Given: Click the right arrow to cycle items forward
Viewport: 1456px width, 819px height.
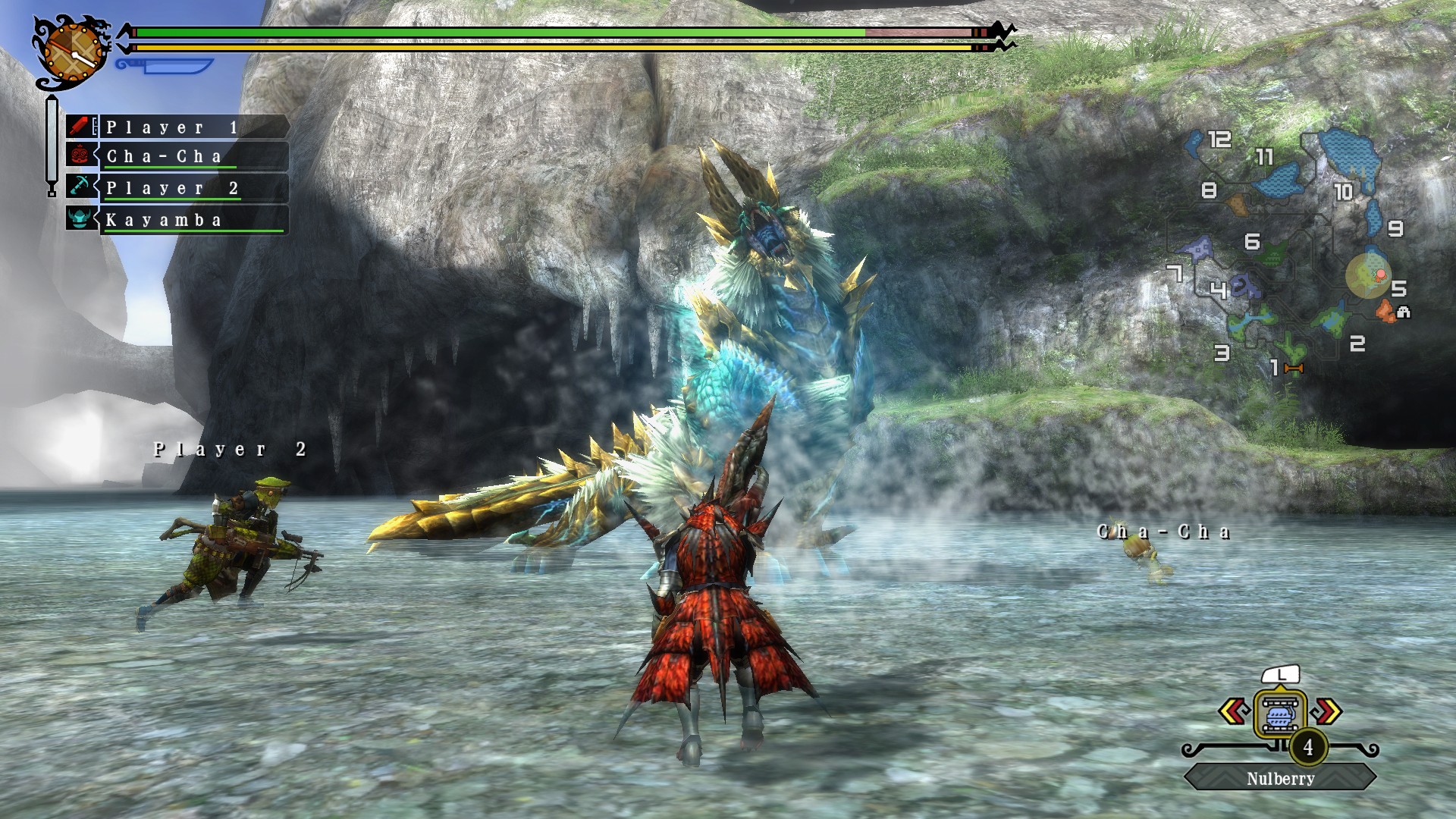Looking at the screenshot, I should click(1329, 711).
